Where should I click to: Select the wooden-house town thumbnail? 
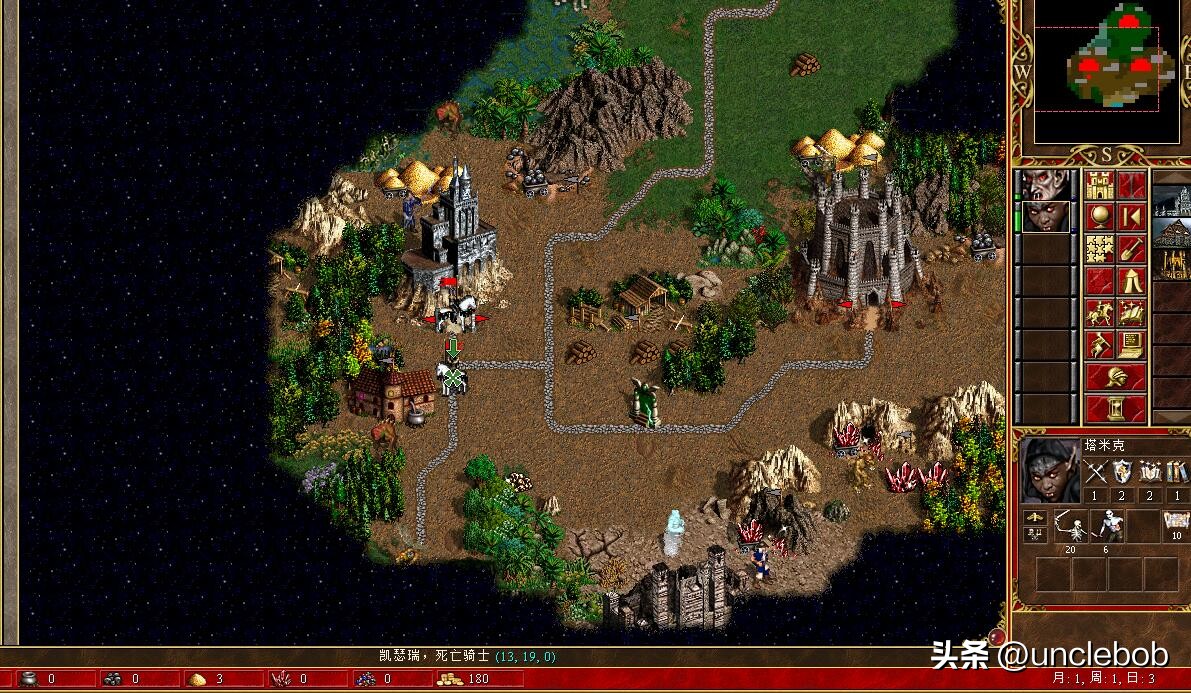click(x=1172, y=233)
